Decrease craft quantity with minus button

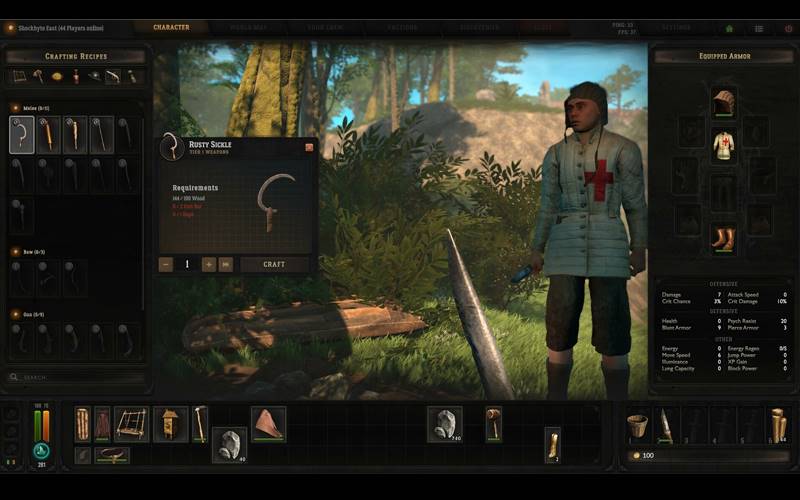click(x=166, y=264)
